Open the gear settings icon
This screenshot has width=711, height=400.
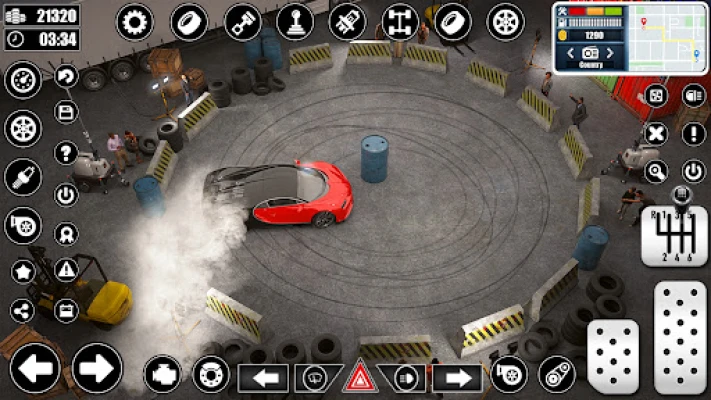tap(135, 21)
